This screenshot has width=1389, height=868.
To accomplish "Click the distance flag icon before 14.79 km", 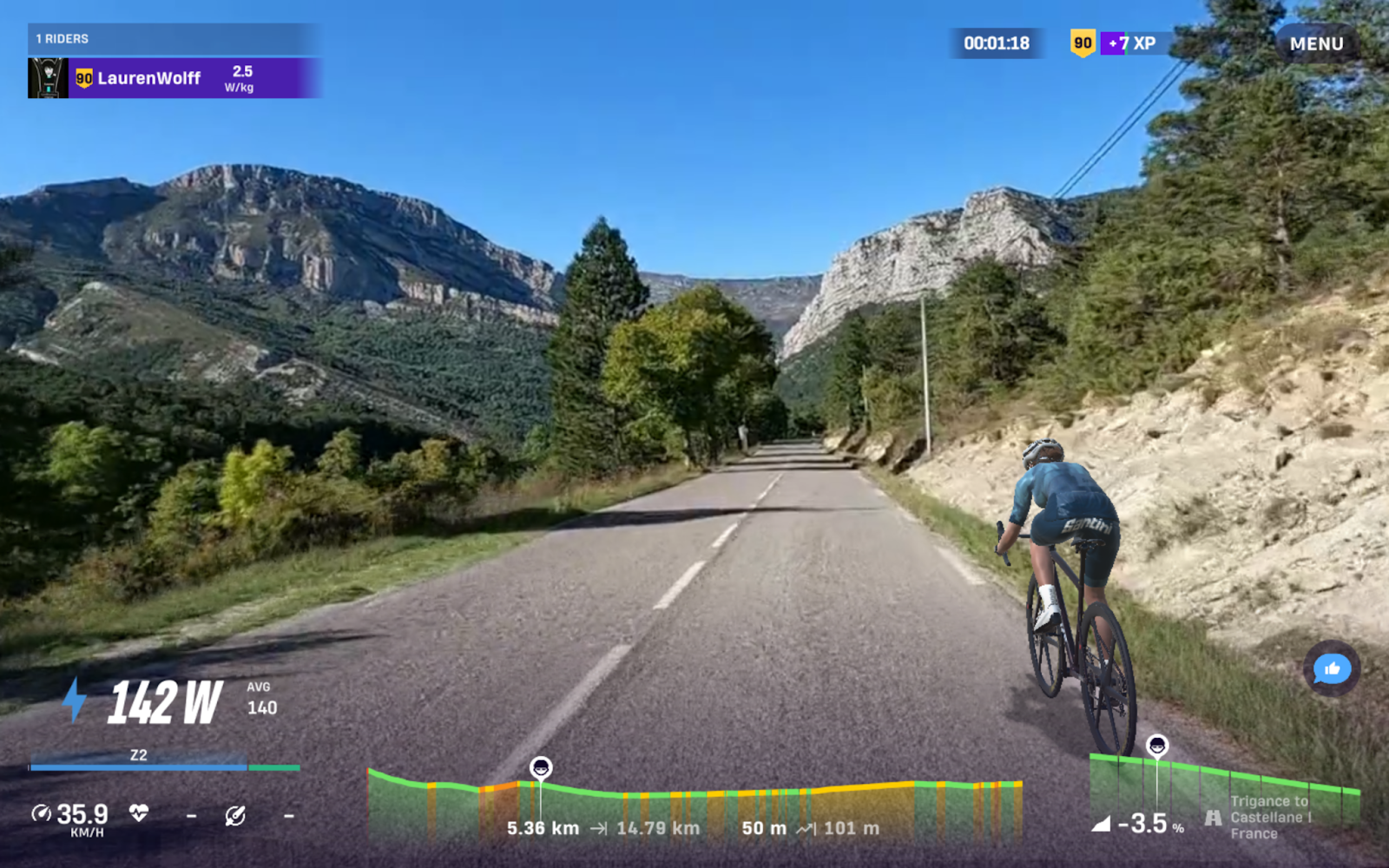I will click(599, 828).
